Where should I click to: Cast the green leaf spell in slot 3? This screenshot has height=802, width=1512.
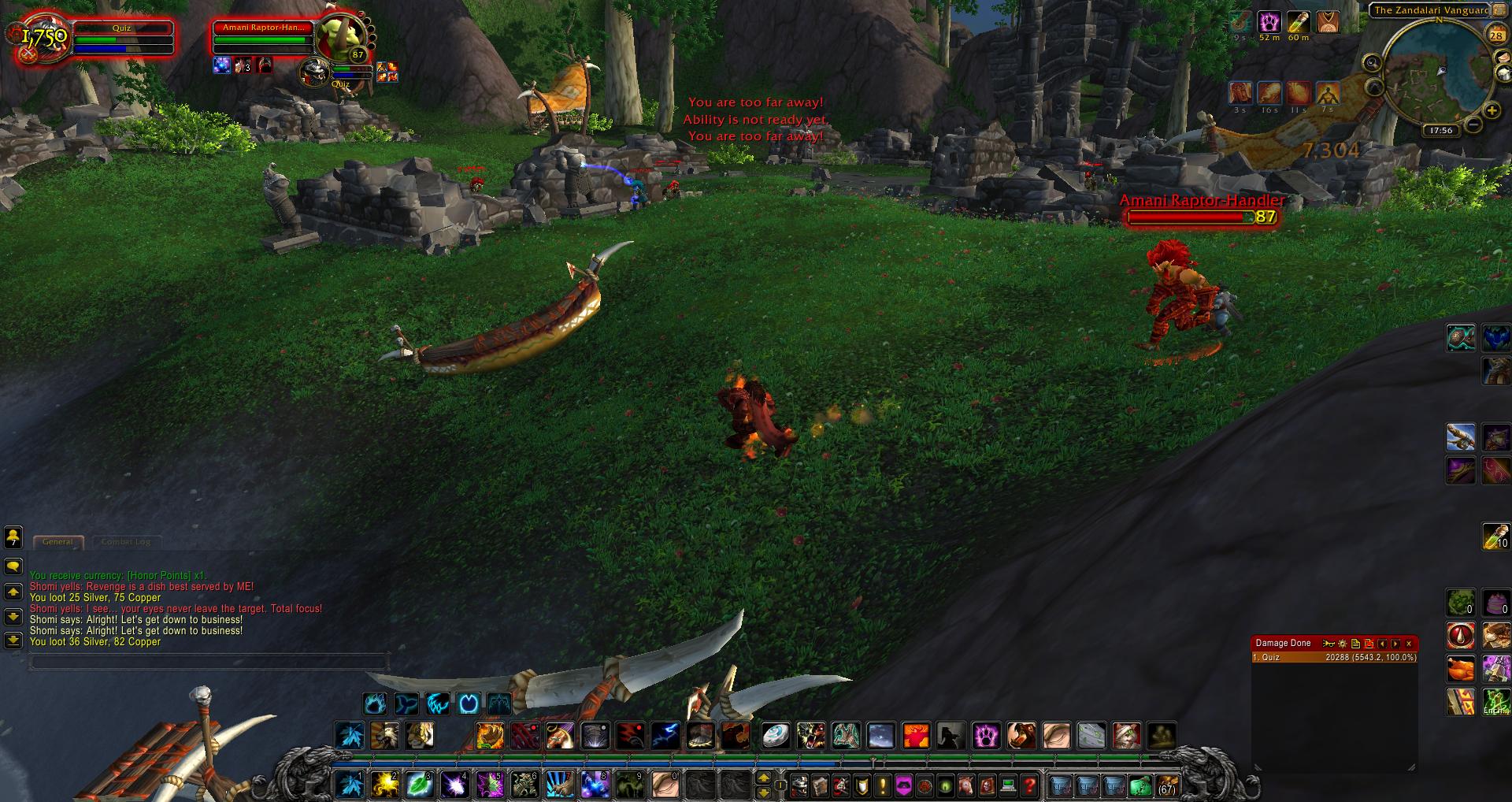pyautogui.click(x=419, y=785)
